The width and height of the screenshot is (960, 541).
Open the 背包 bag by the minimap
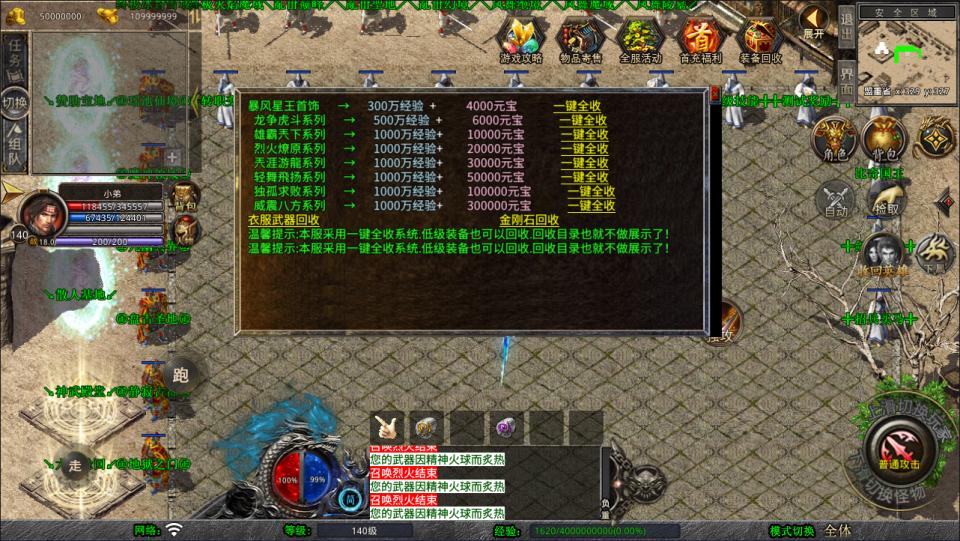coord(882,142)
